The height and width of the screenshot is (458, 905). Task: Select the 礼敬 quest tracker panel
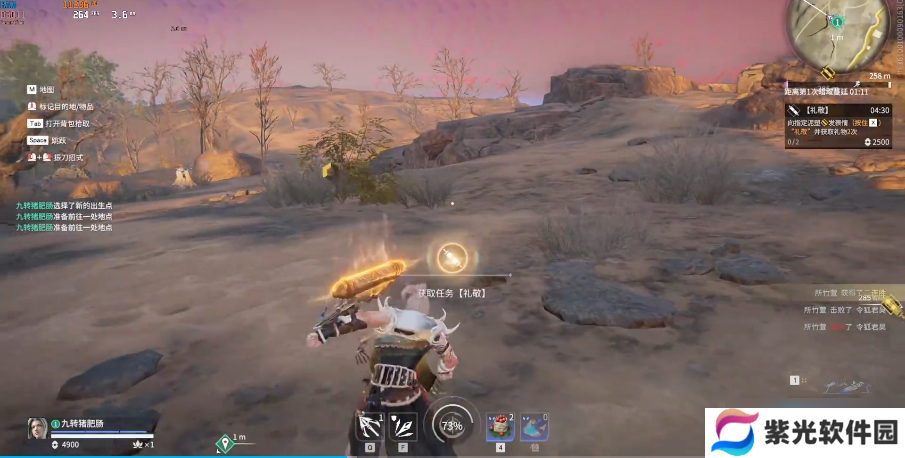[837, 125]
